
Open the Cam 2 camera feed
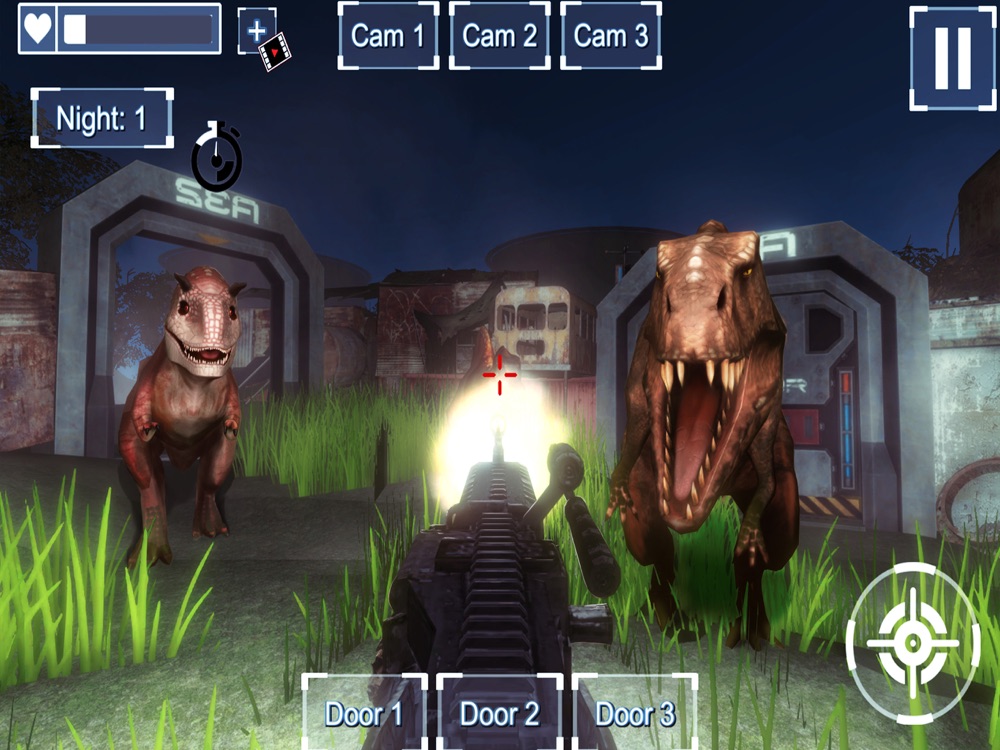tap(499, 36)
